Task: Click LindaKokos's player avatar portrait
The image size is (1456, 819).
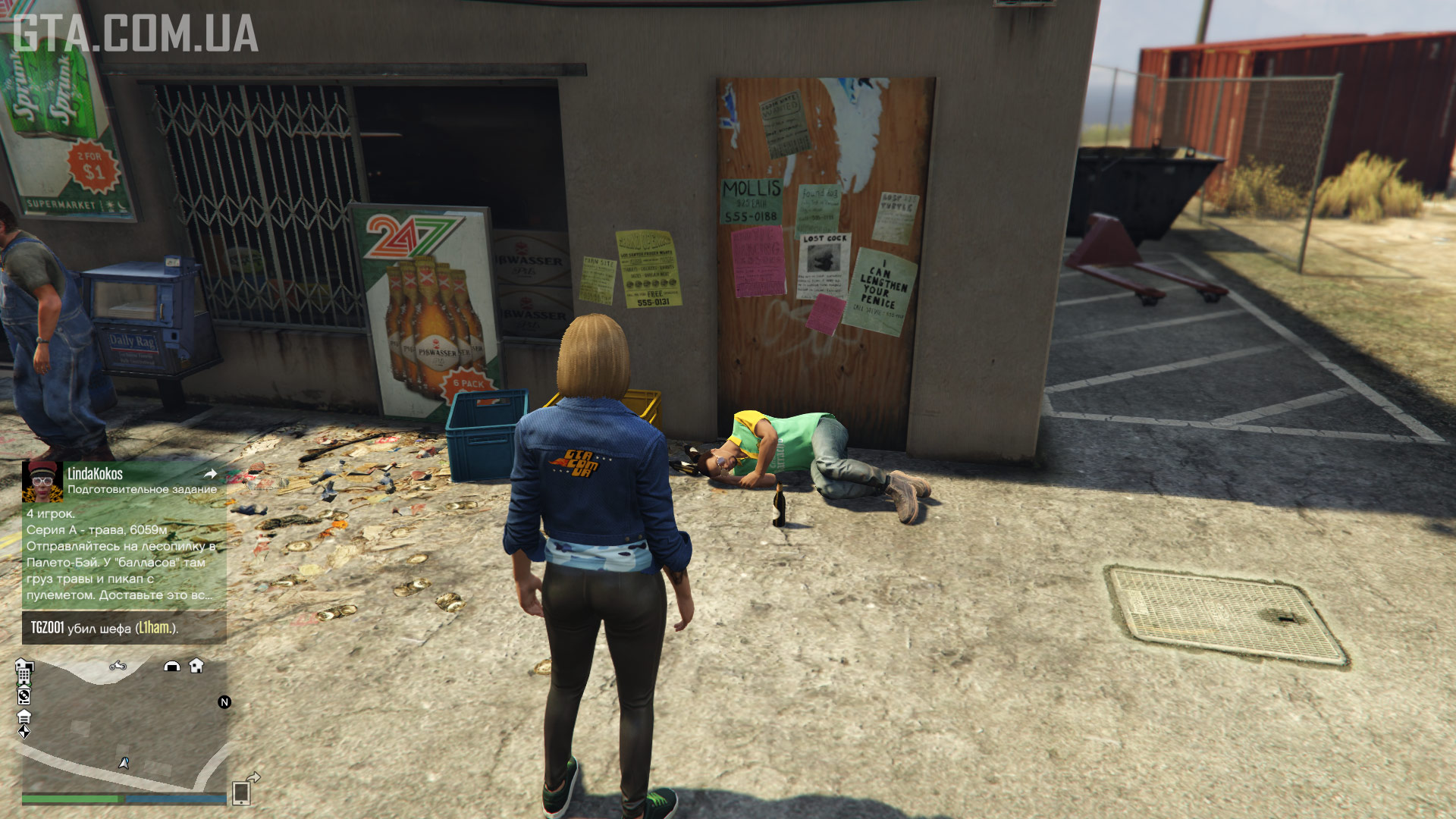Action: 42,482
